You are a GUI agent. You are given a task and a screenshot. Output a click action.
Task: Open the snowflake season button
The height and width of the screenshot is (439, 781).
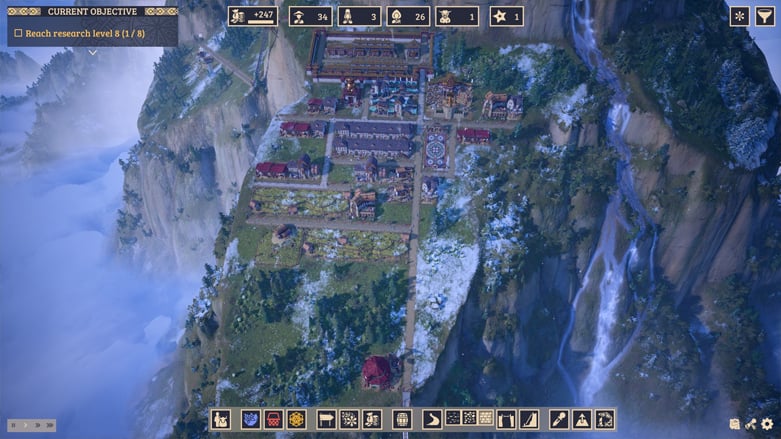739,16
